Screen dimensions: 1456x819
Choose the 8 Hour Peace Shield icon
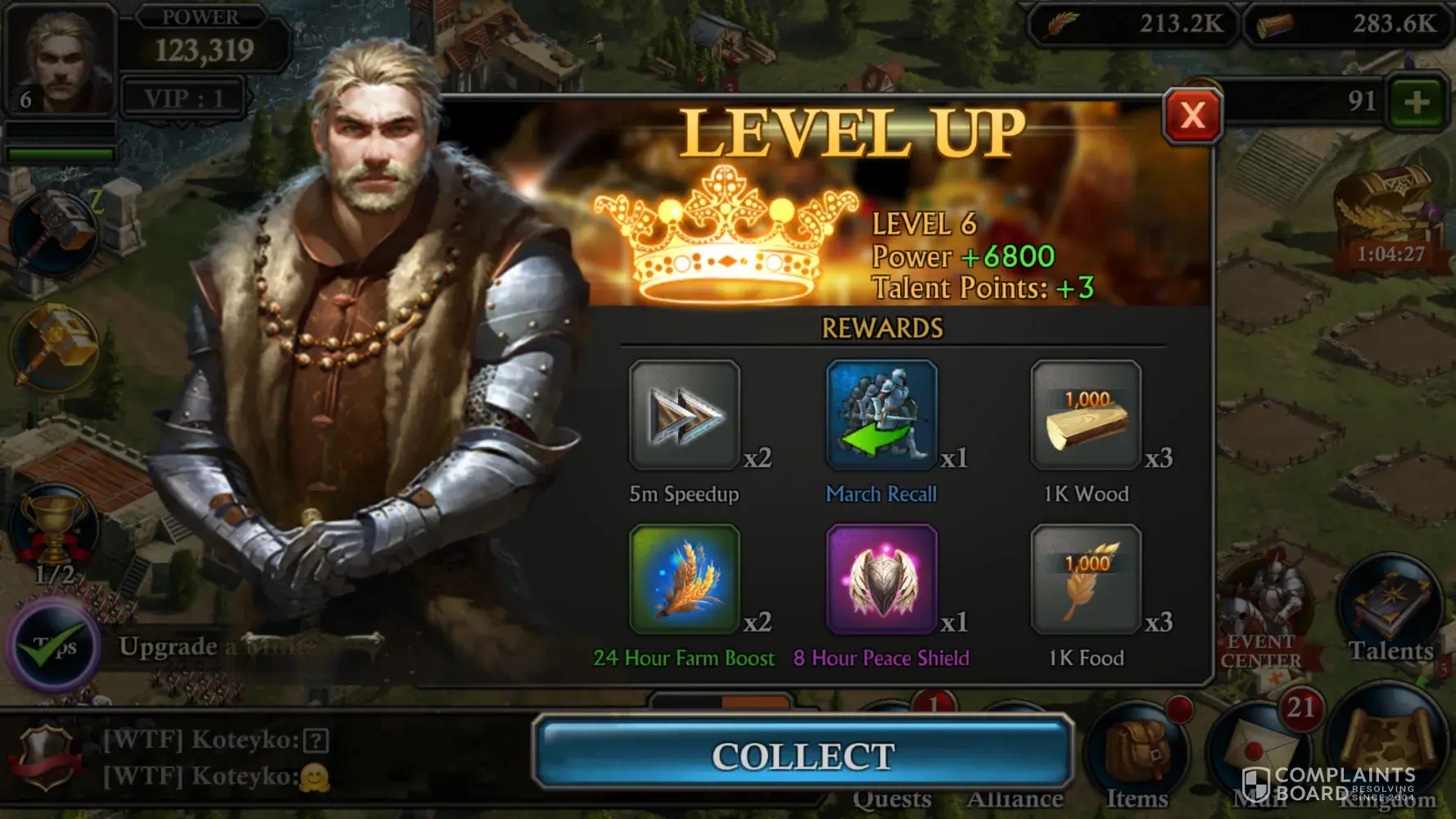(x=881, y=580)
